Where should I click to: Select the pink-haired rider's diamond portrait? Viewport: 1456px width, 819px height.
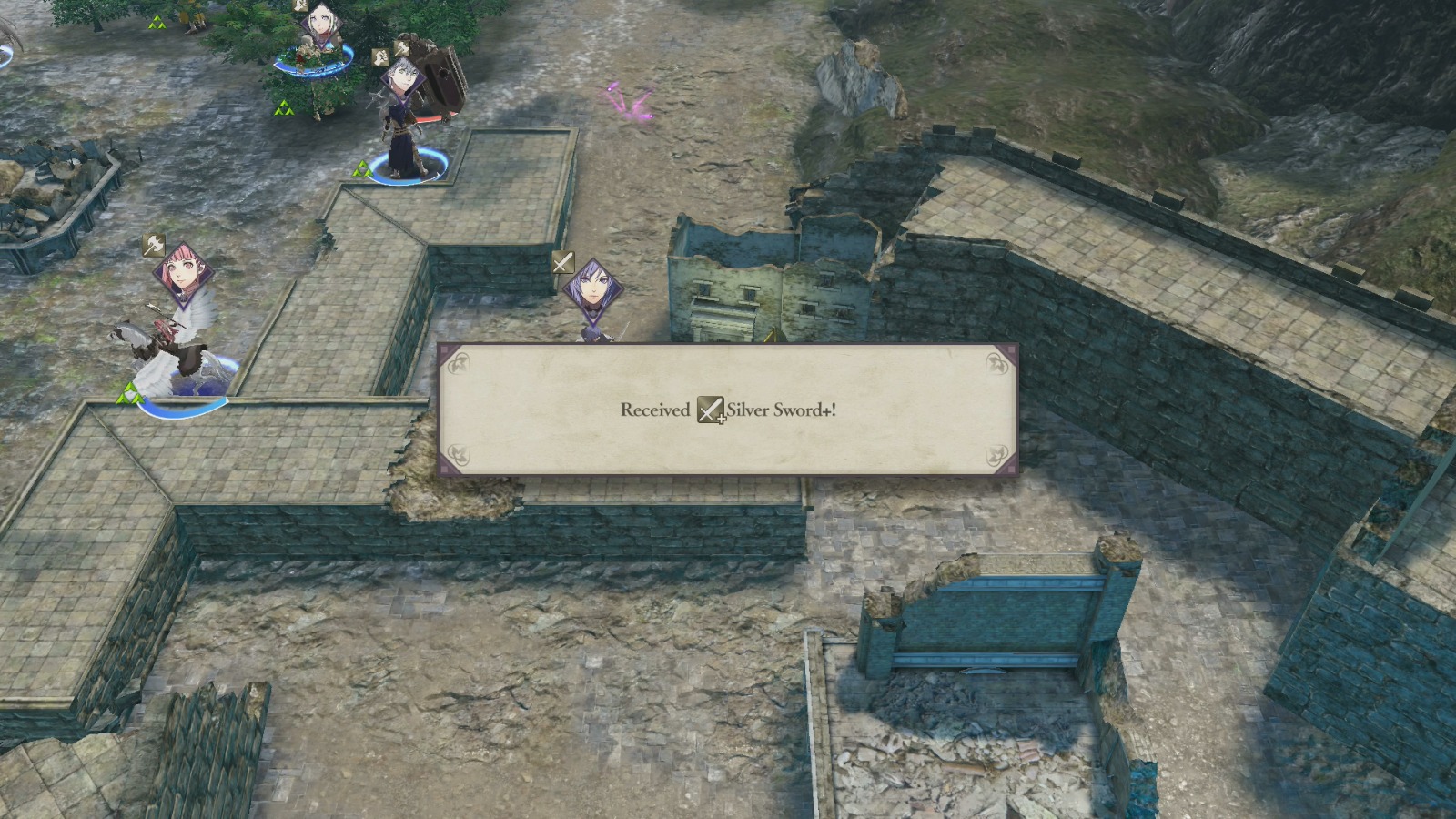[184, 272]
